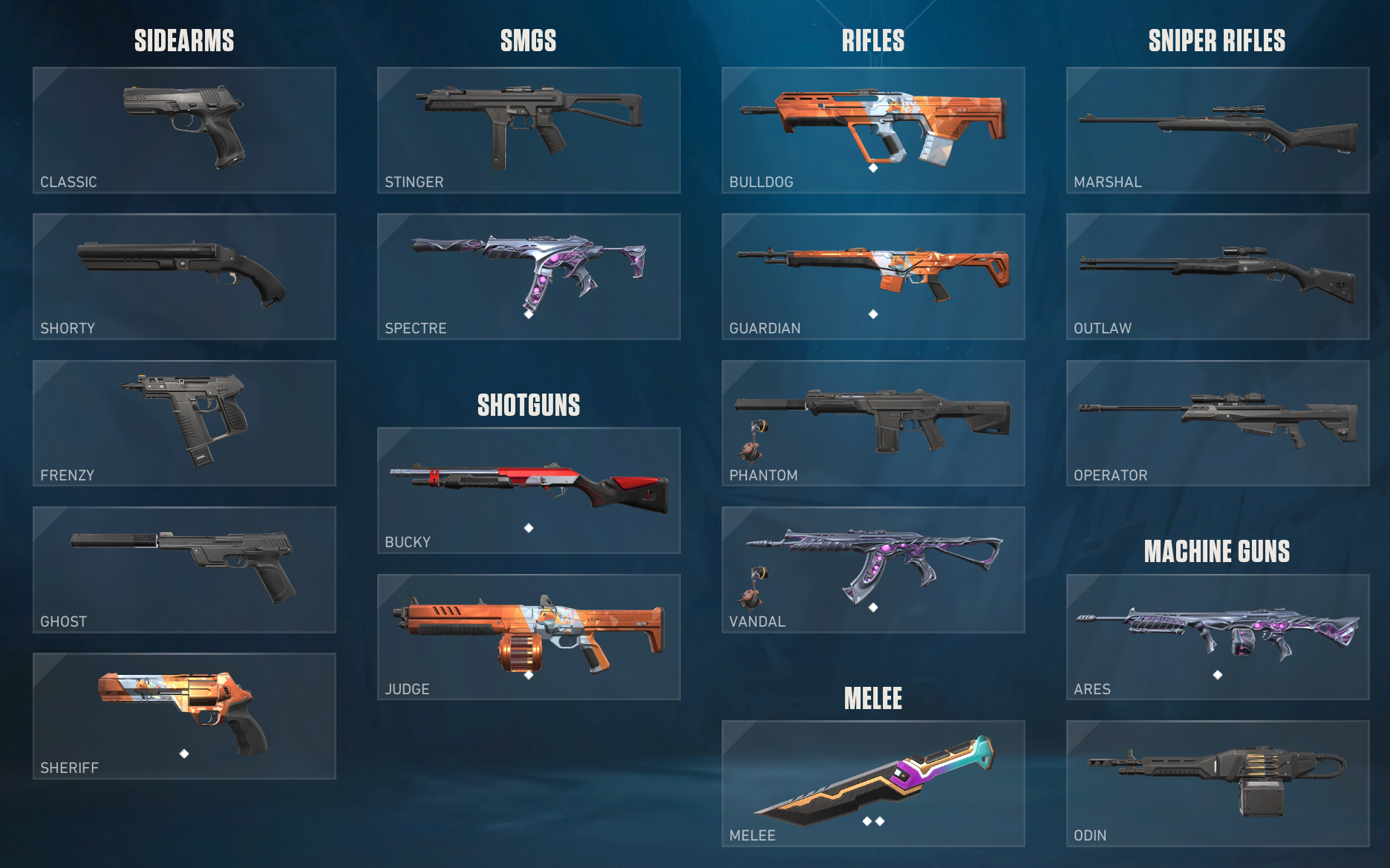Open the Sheriff revolver skin slot

pos(184,716)
